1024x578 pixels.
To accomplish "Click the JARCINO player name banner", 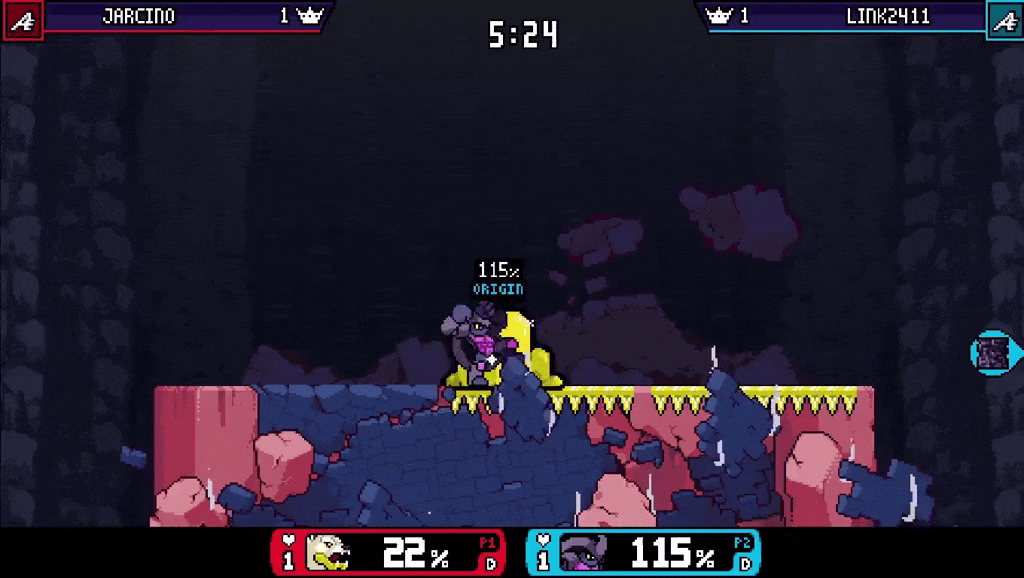I will (x=138, y=16).
